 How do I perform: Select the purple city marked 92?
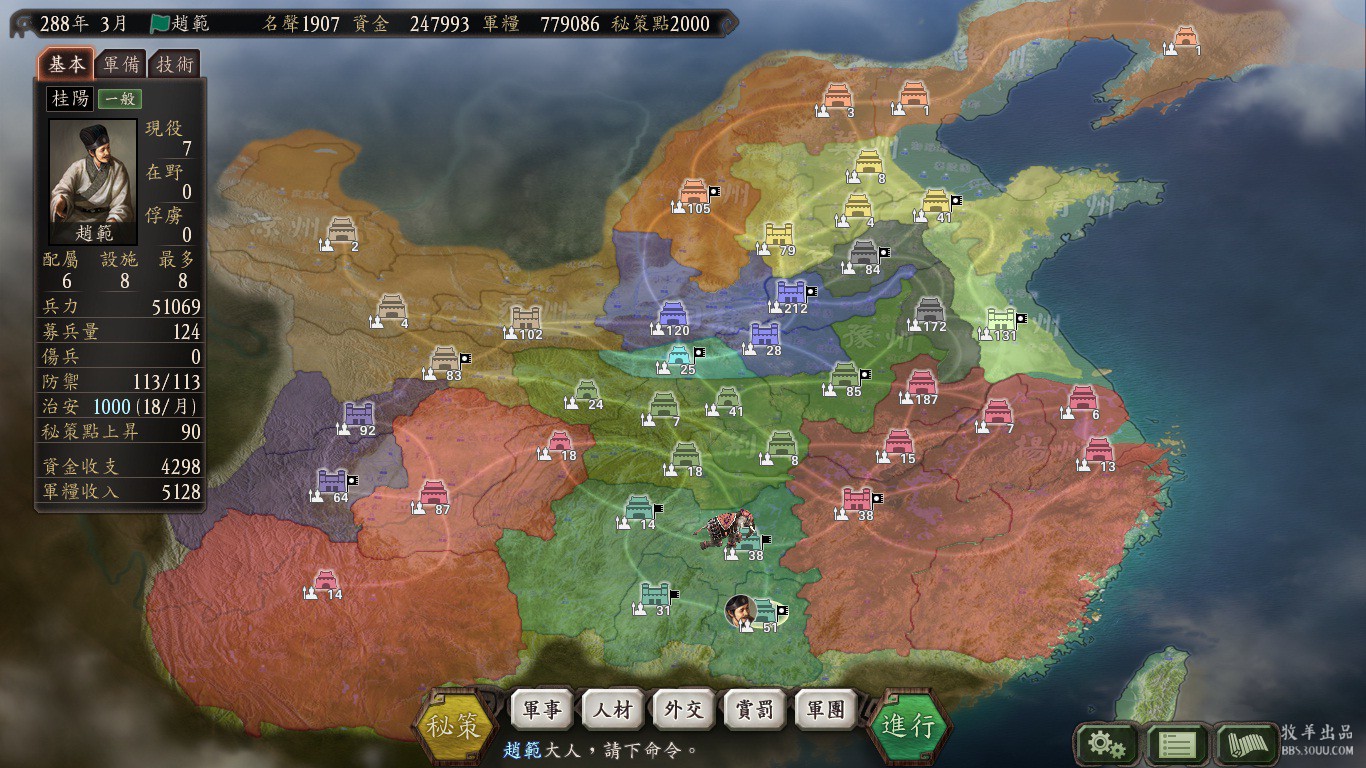[x=358, y=414]
